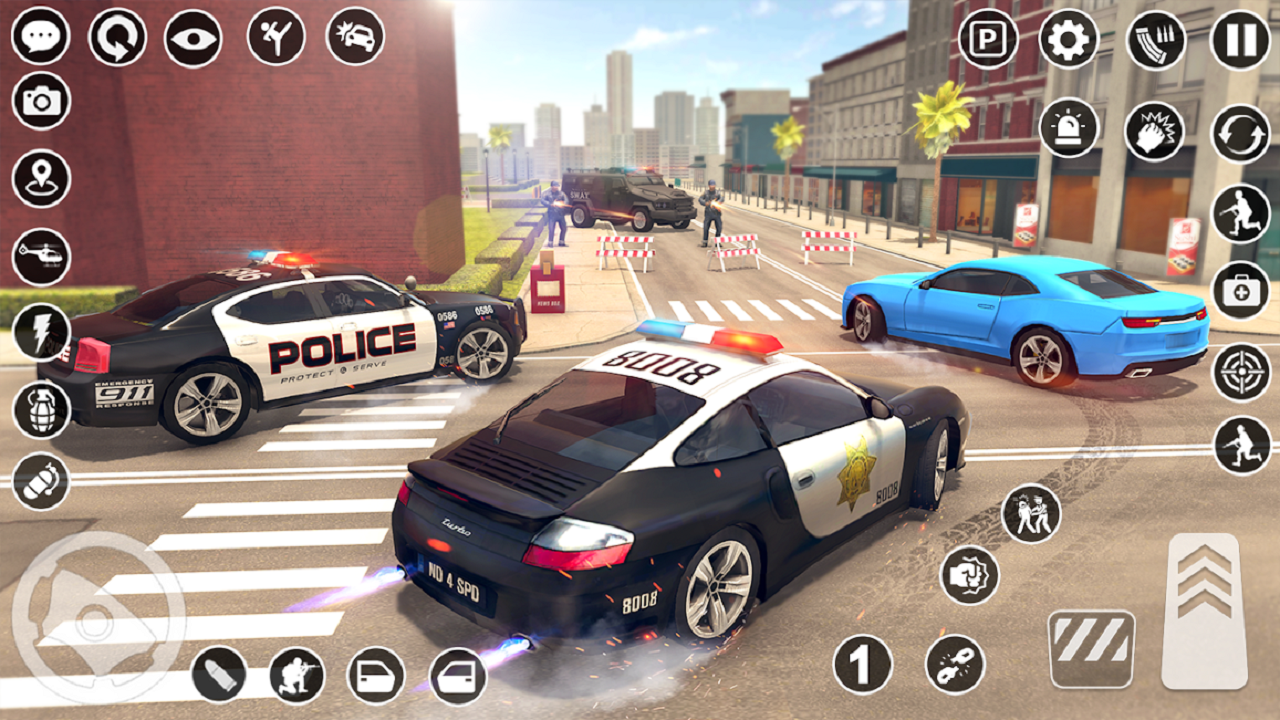Toggle camera view with the eye icon
This screenshot has width=1280, height=720.
[x=191, y=37]
